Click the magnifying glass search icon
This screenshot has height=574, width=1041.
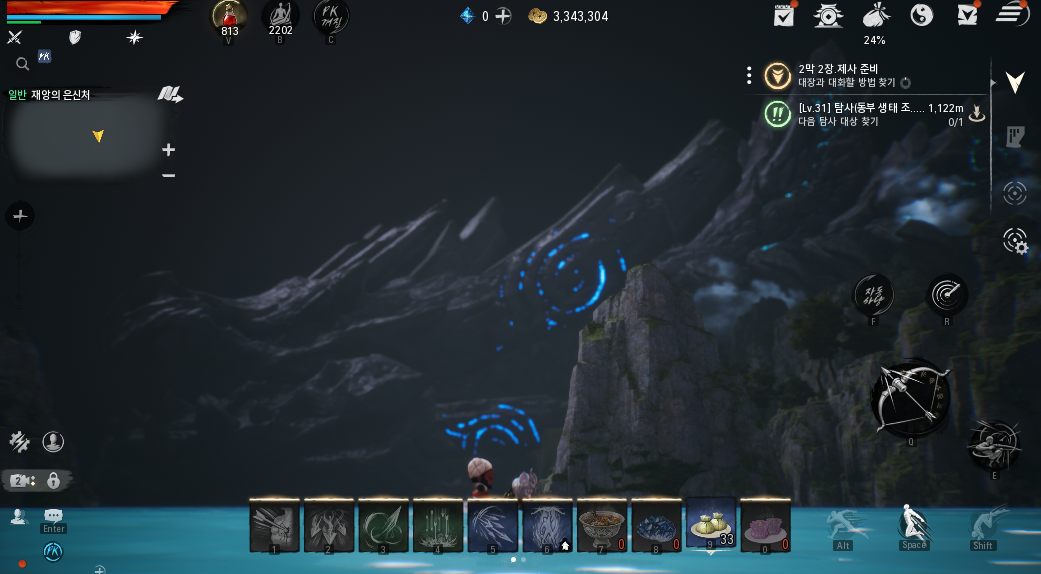click(22, 64)
